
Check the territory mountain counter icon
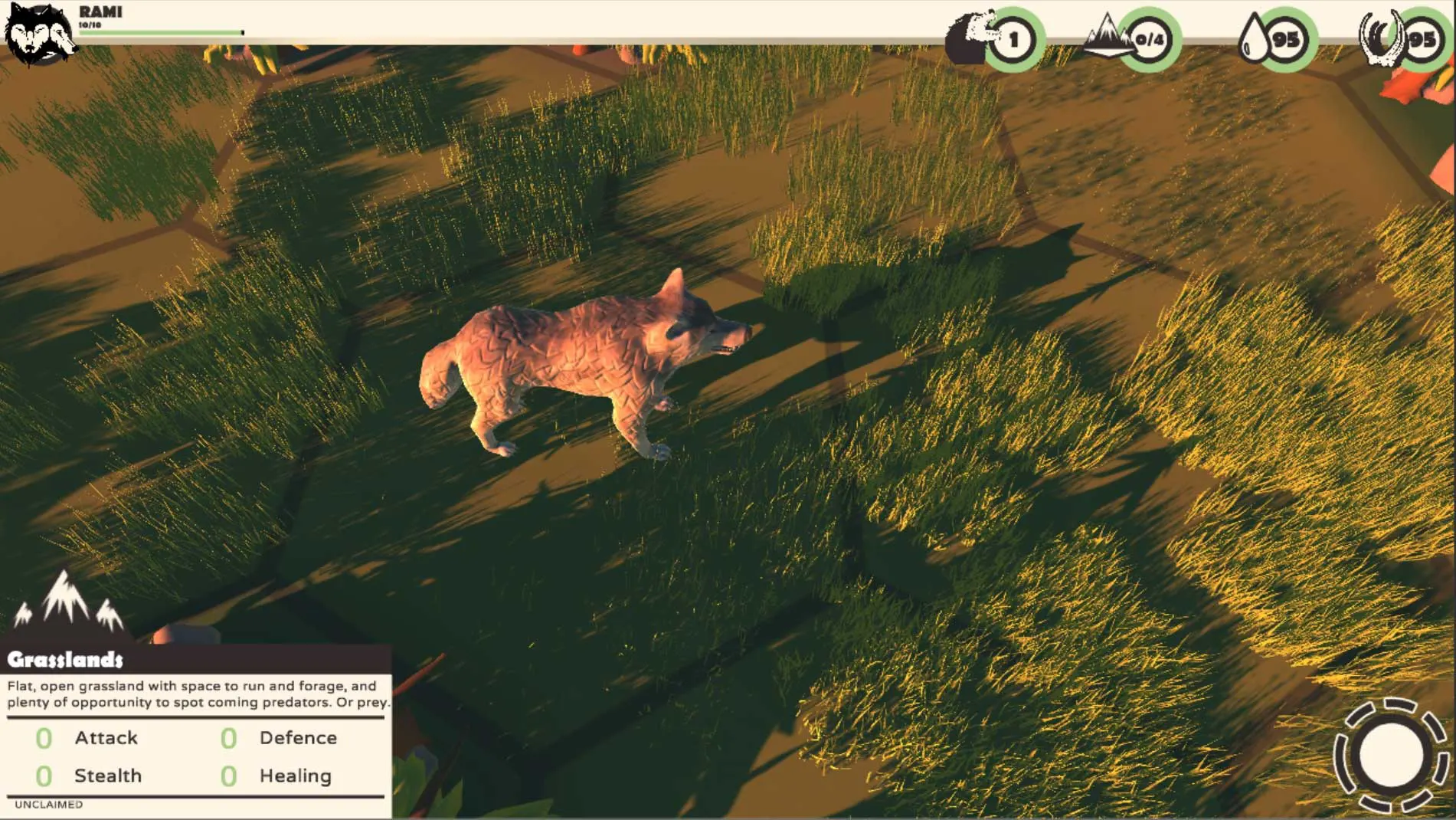tap(1105, 37)
